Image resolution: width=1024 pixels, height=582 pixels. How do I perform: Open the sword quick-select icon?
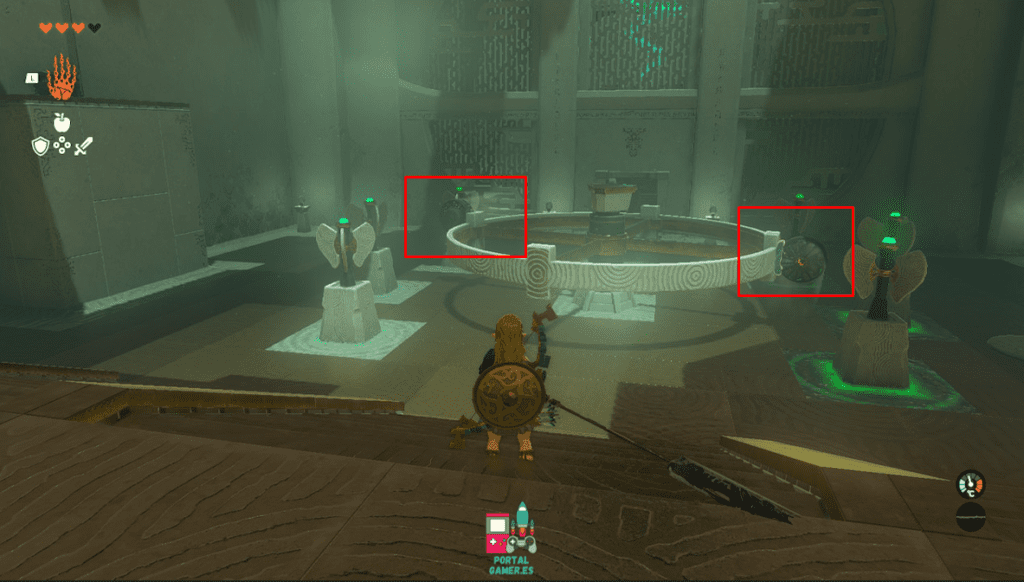(83, 147)
